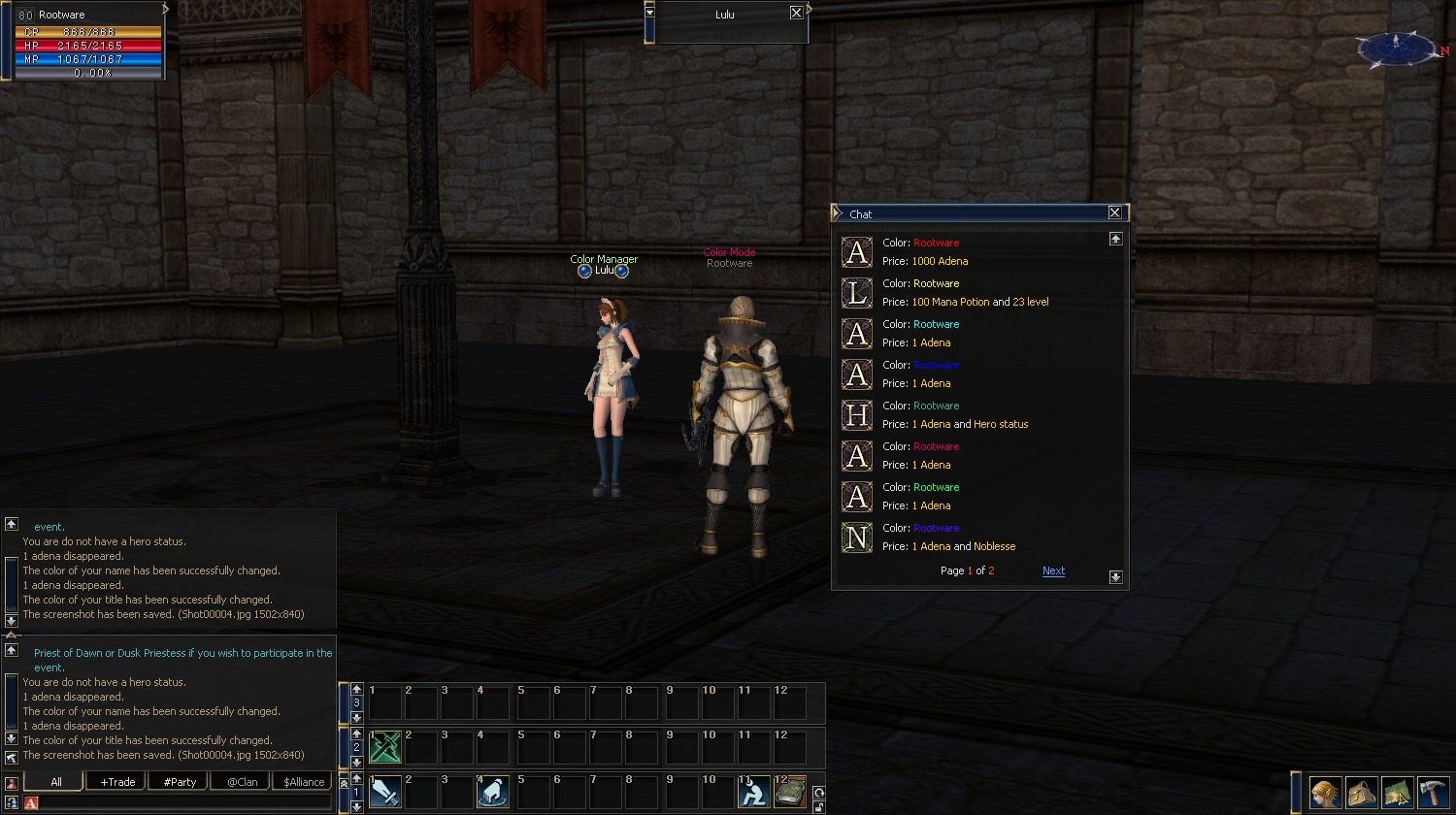Image resolution: width=1456 pixels, height=815 pixels.
Task: Close the Chat color dialog window
Action: [1114, 213]
